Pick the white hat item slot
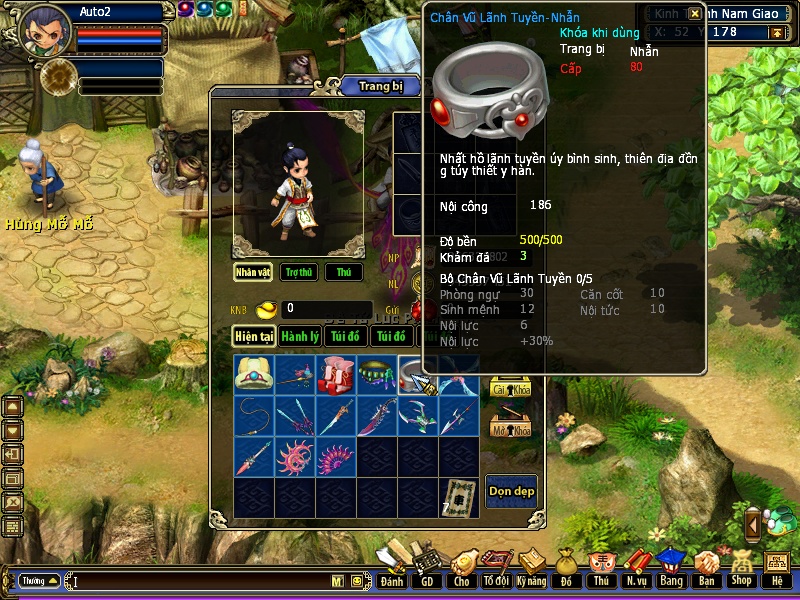Image resolution: width=800 pixels, height=600 pixels. (x=254, y=375)
